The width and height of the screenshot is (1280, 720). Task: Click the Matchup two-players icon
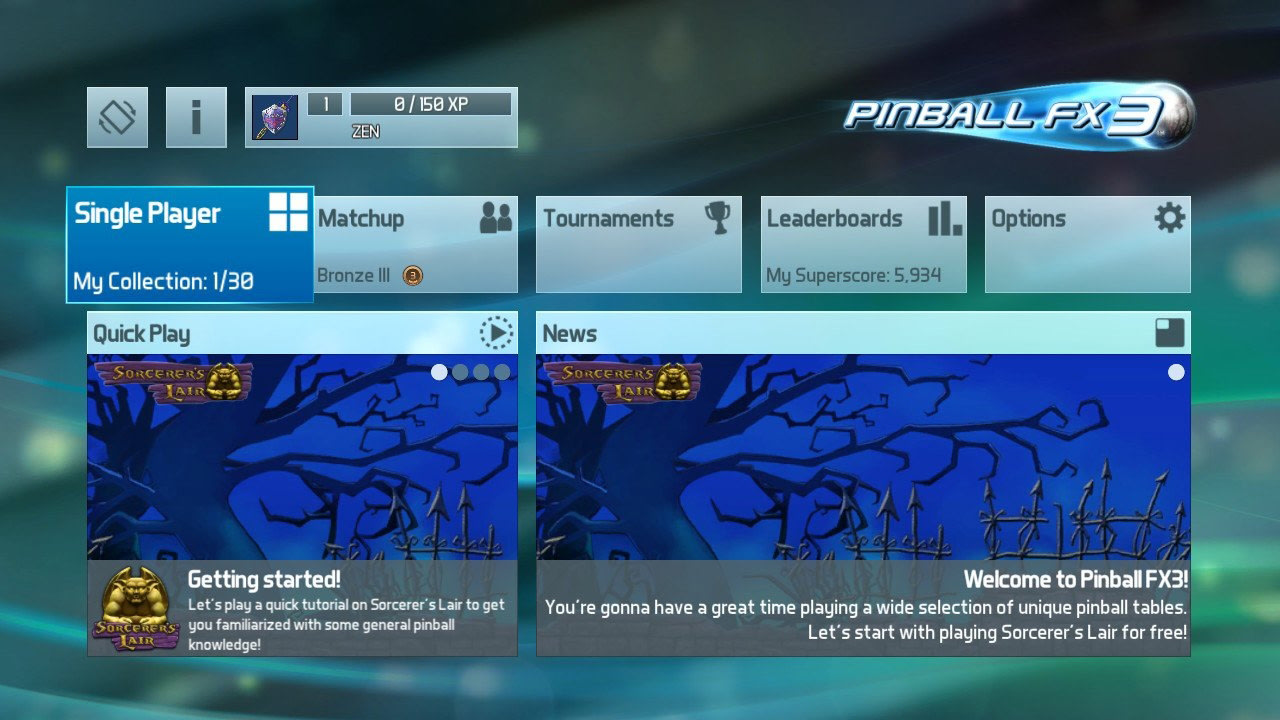[496, 217]
